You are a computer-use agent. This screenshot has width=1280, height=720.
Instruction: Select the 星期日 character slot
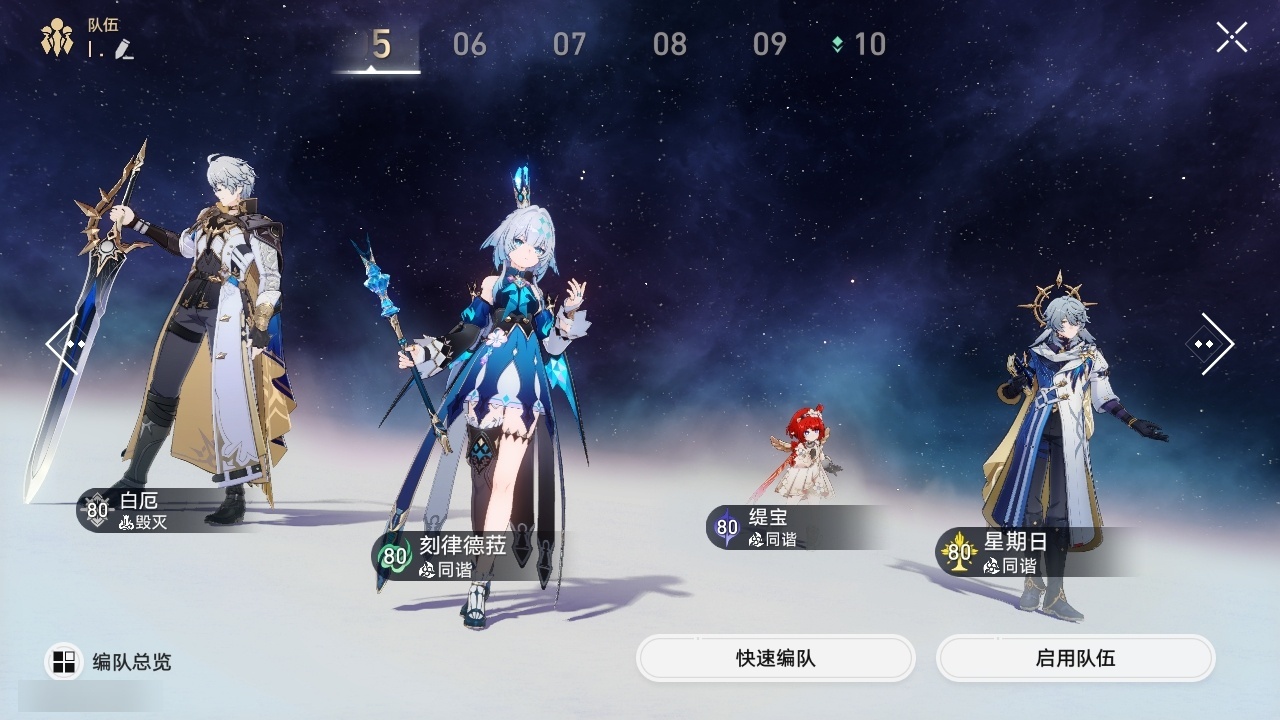tap(1060, 430)
